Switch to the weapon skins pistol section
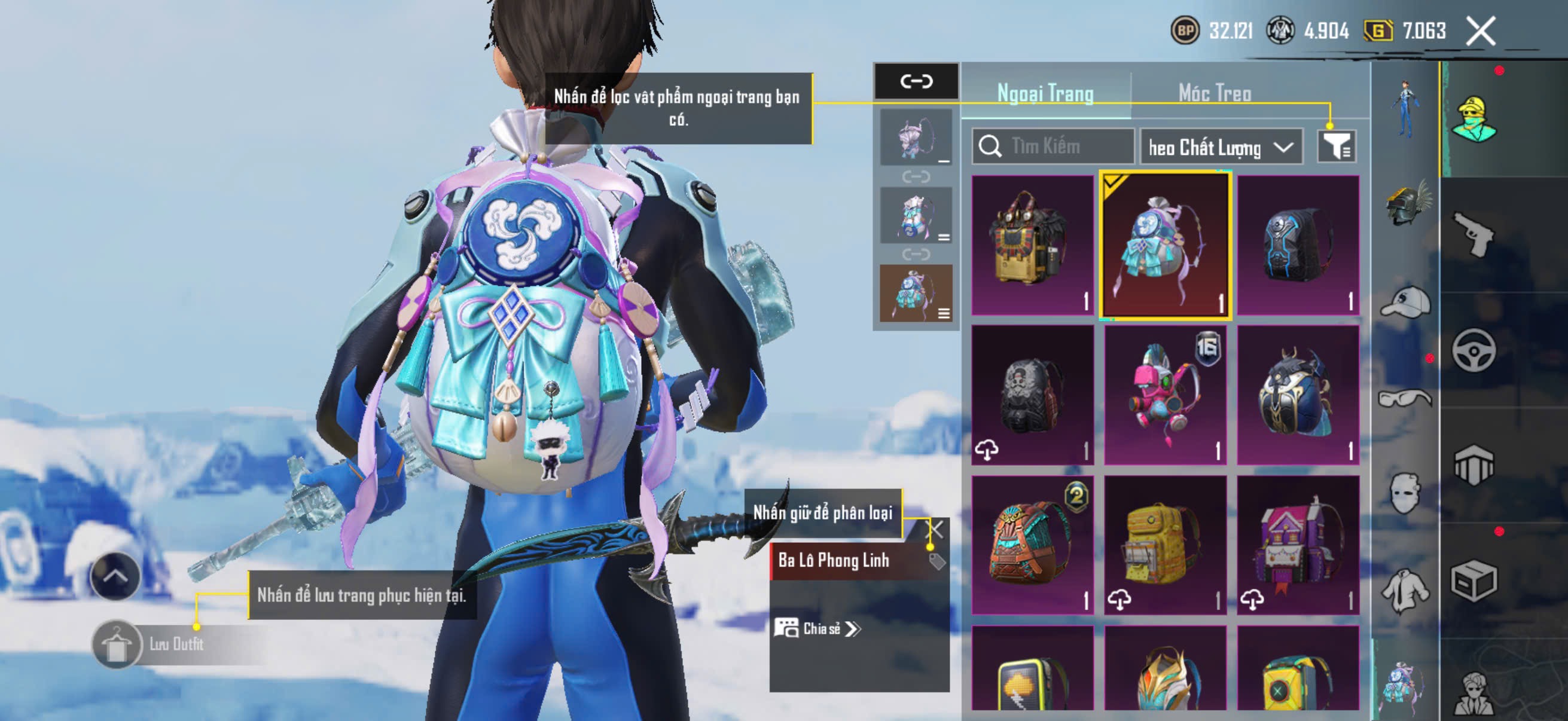This screenshot has width=1568, height=721. 1474,234
